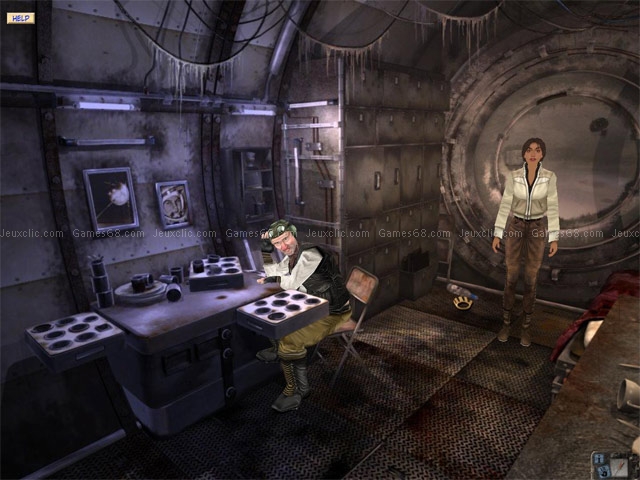Viewport: 640px width, 480px height.
Task: Select the blue hand icon
Action: (603, 472)
